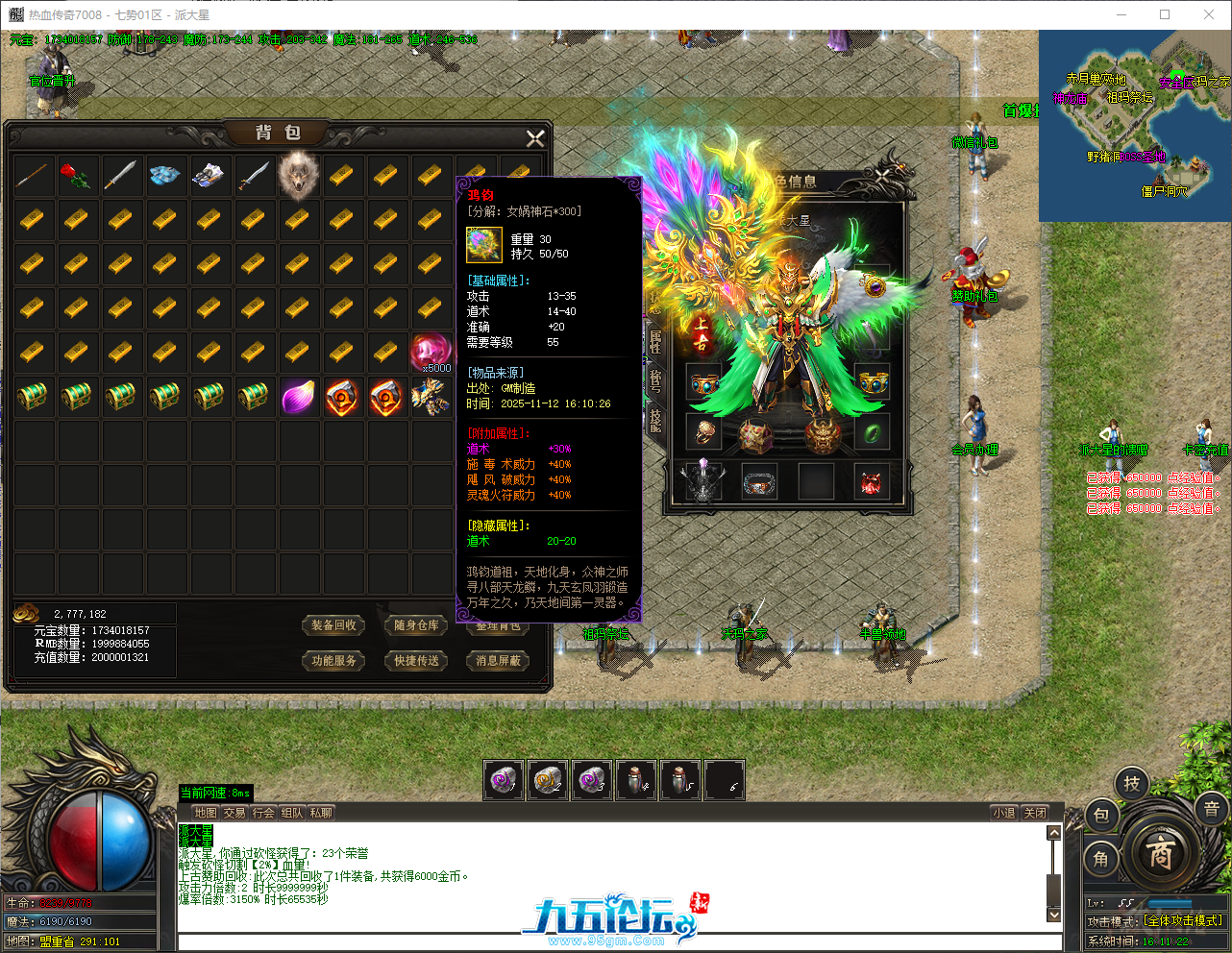Mute sound with the 音 button

(x=1210, y=810)
